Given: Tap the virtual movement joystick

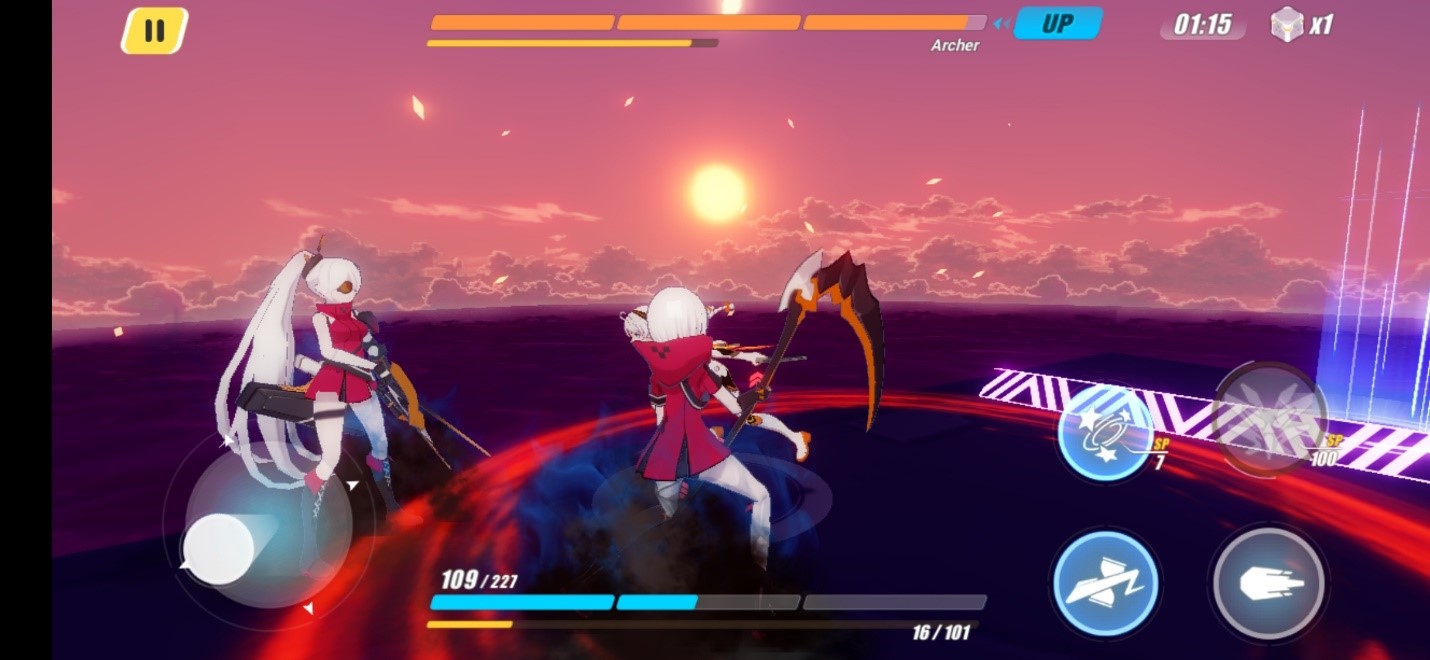Looking at the screenshot, I should click(x=219, y=549).
